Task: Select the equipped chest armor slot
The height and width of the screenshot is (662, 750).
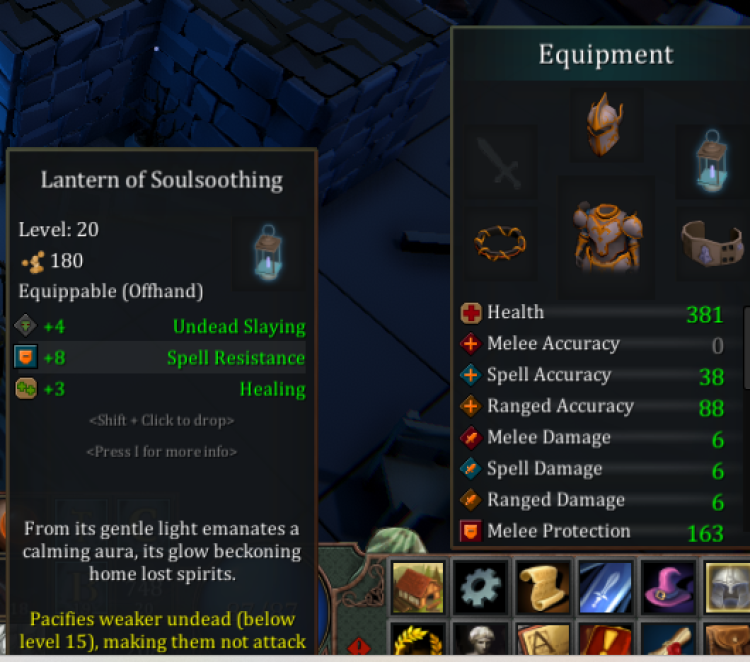Action: [606, 237]
